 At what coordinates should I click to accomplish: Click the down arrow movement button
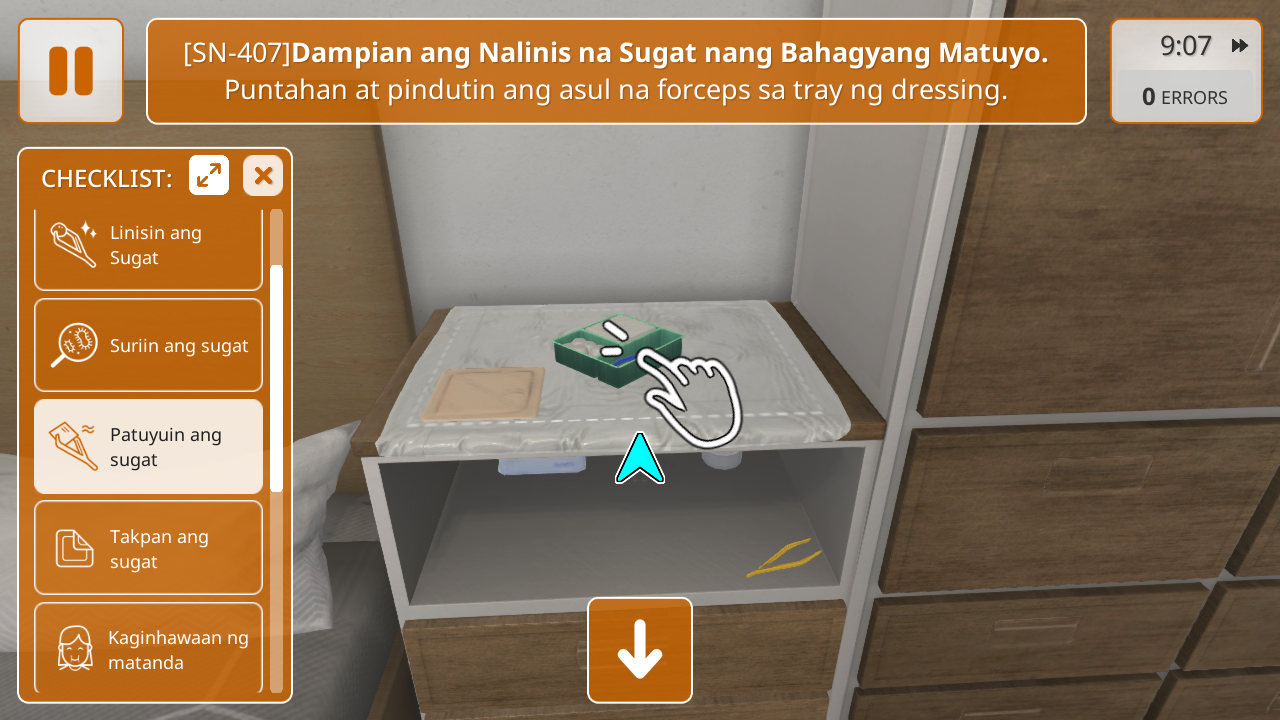pos(640,650)
